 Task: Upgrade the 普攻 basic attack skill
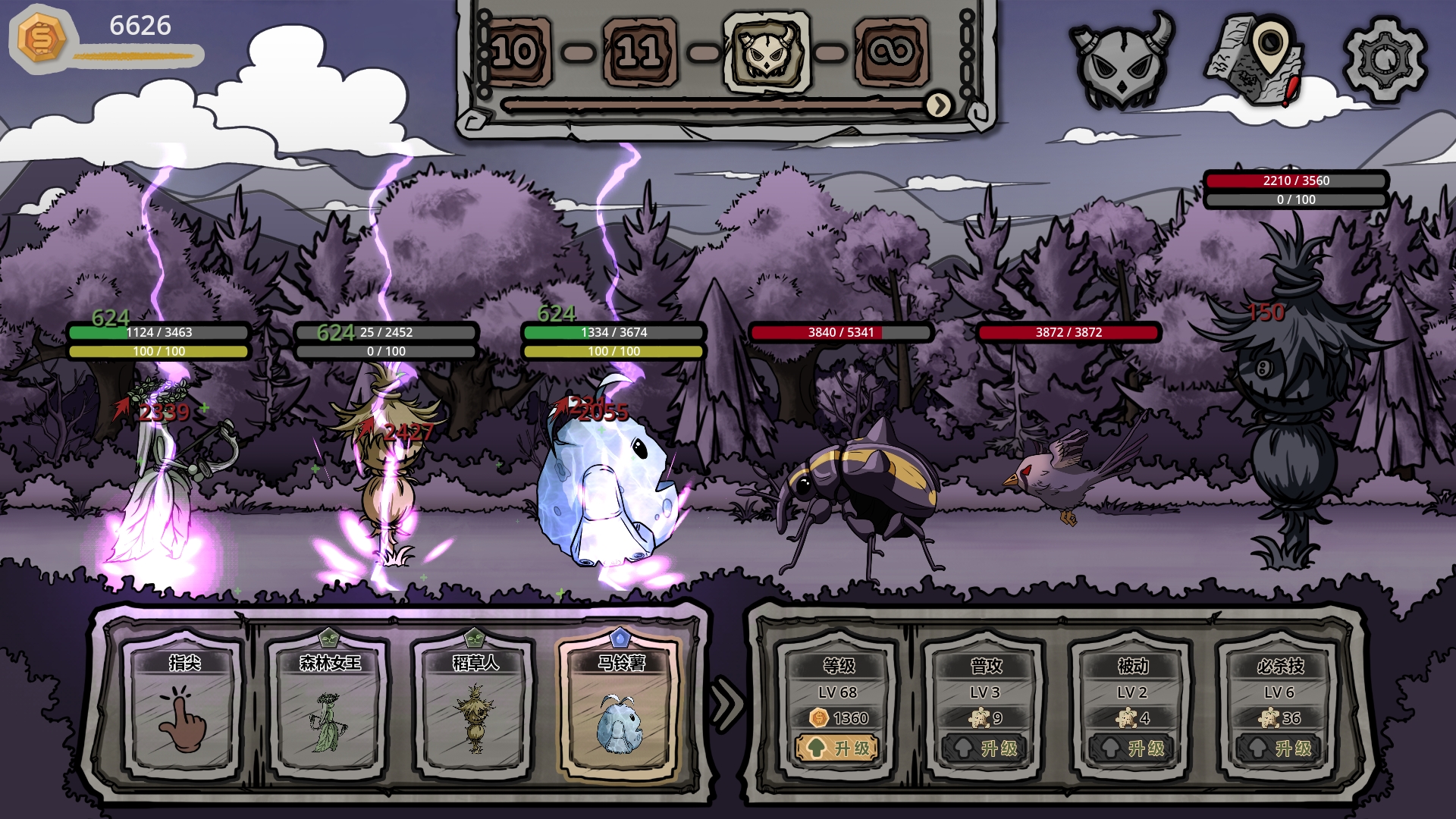(x=985, y=748)
